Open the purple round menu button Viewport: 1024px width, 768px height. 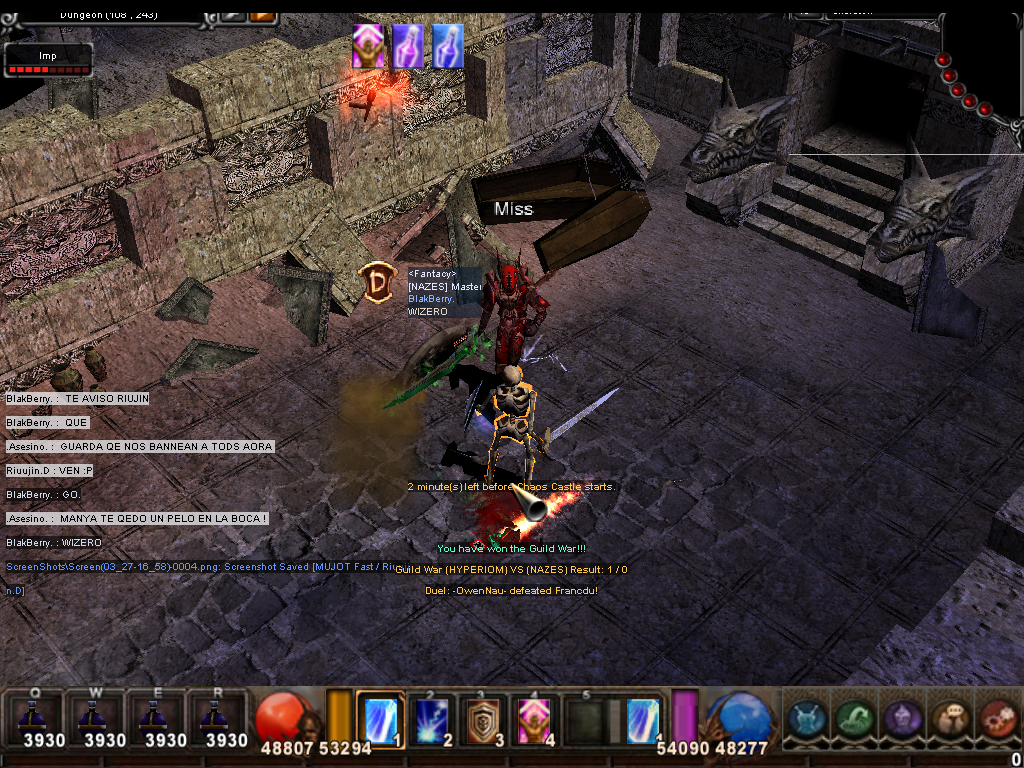[x=902, y=718]
